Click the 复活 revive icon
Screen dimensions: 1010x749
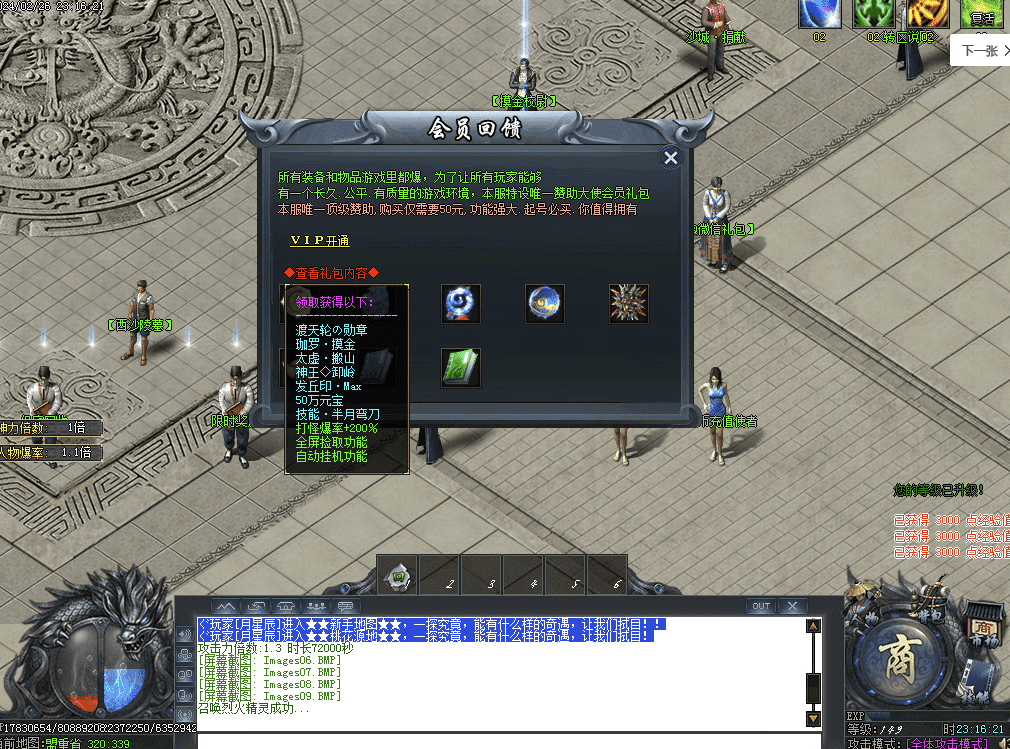click(981, 14)
